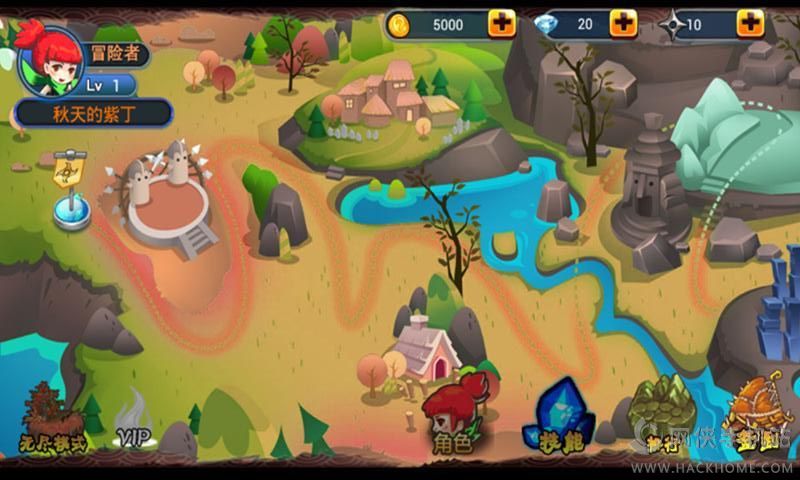Open the red-haired adventurer avatar portrait

pos(48,58)
